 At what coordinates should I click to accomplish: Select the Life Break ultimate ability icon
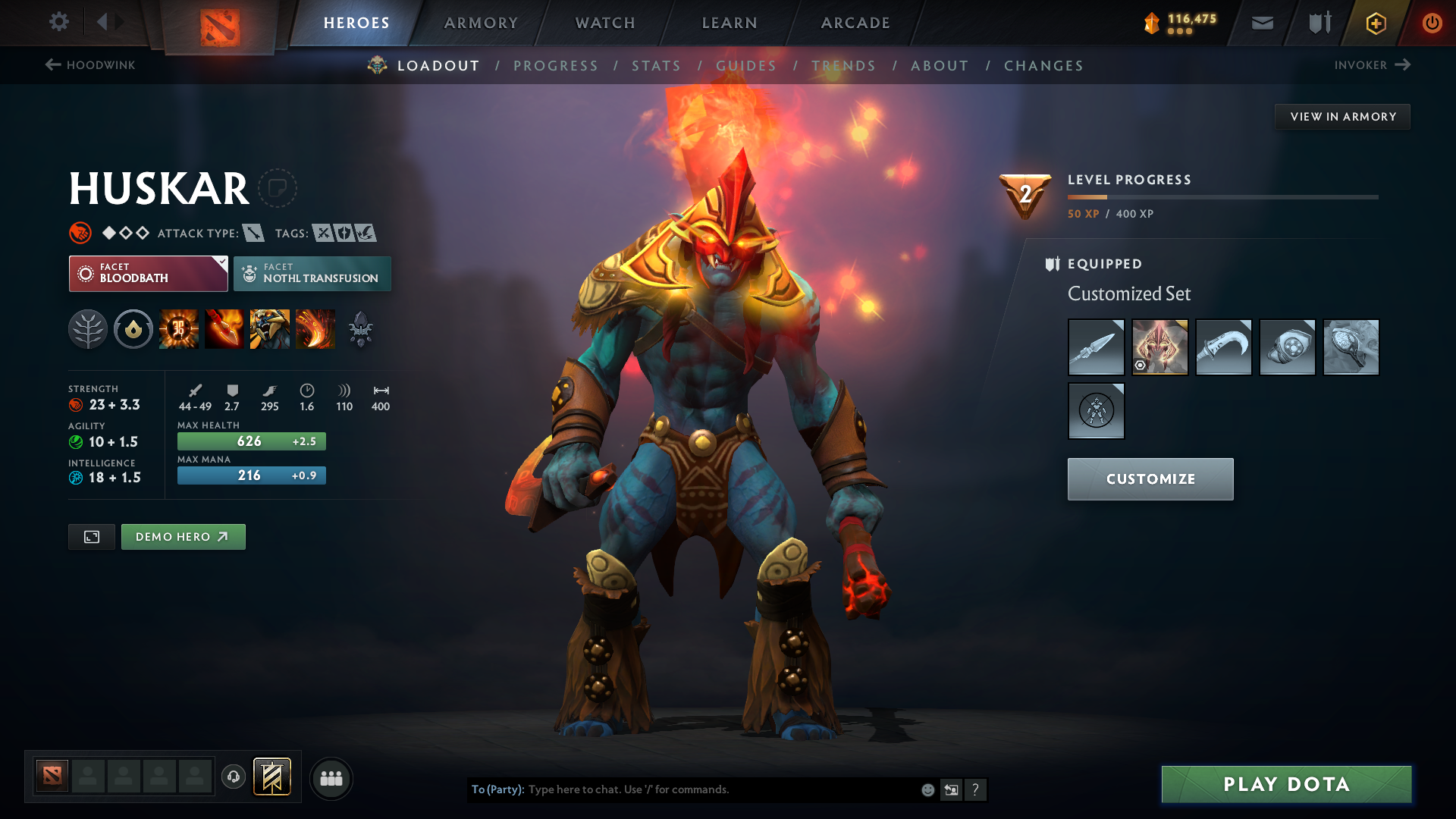click(315, 328)
